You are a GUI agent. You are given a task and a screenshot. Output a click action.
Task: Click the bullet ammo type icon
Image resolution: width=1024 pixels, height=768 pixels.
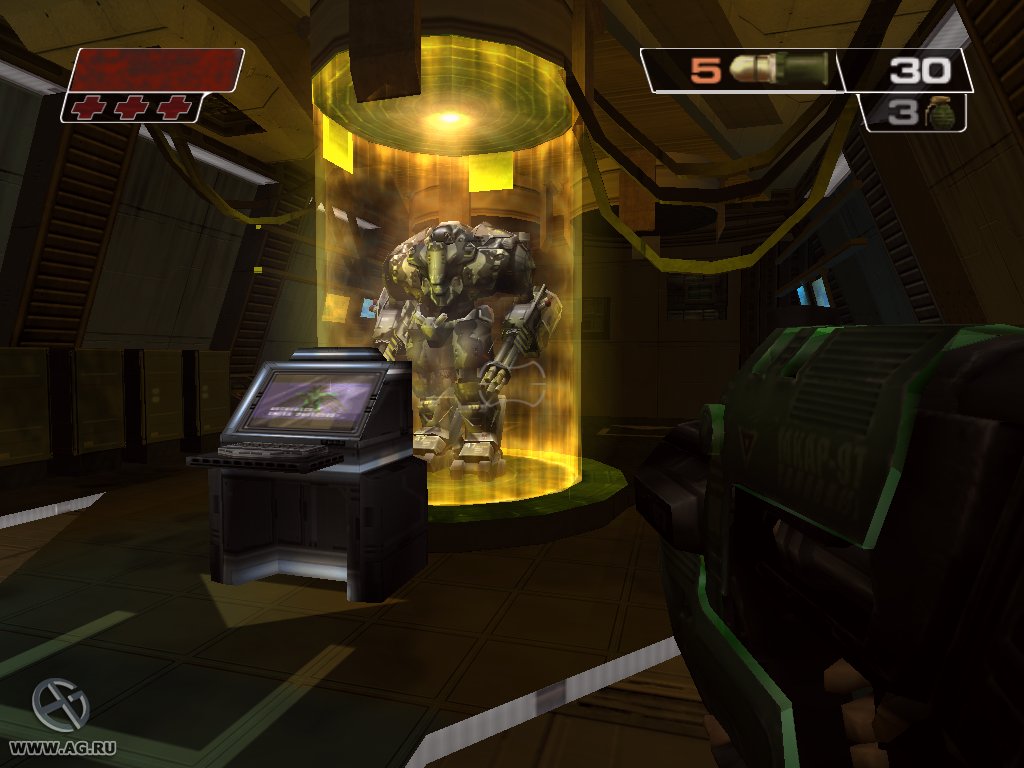point(778,69)
